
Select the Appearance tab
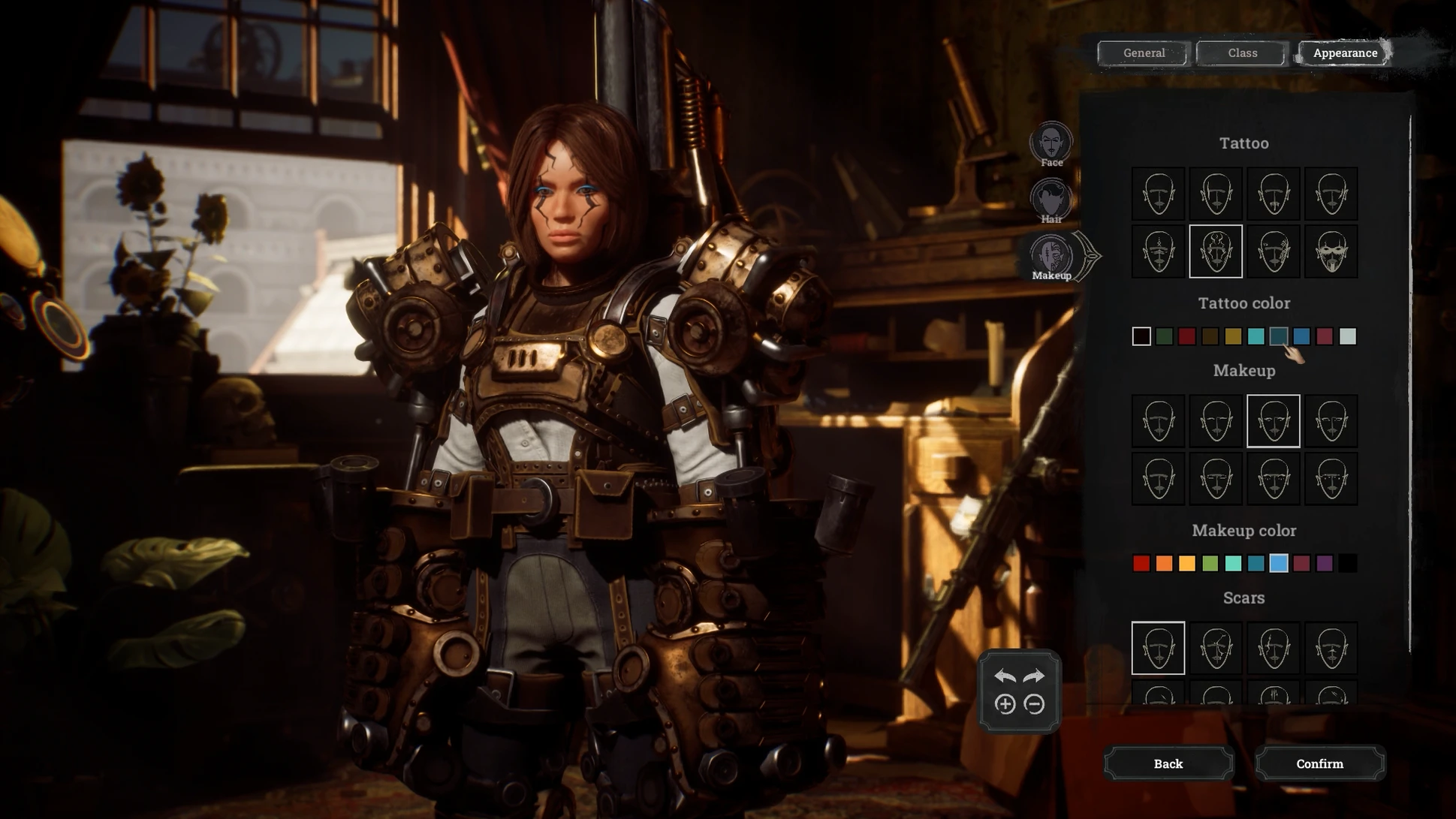1344,53
